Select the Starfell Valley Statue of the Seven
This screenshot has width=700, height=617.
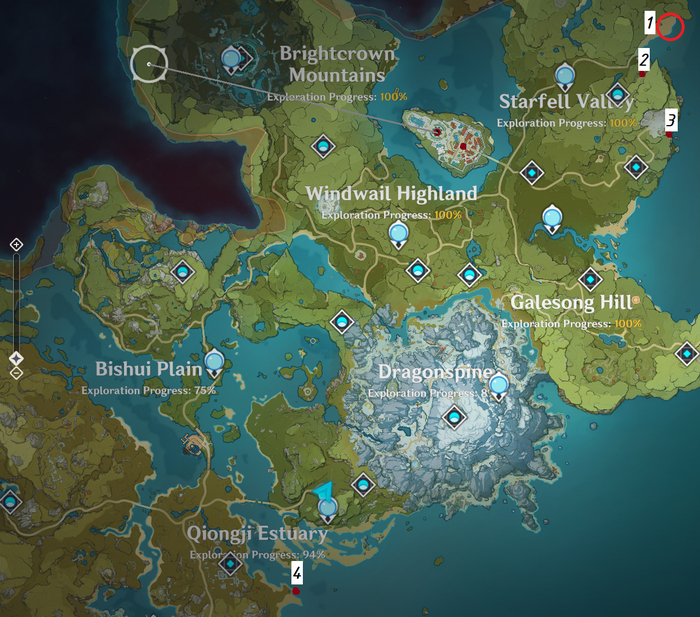pyautogui.click(x=564, y=75)
